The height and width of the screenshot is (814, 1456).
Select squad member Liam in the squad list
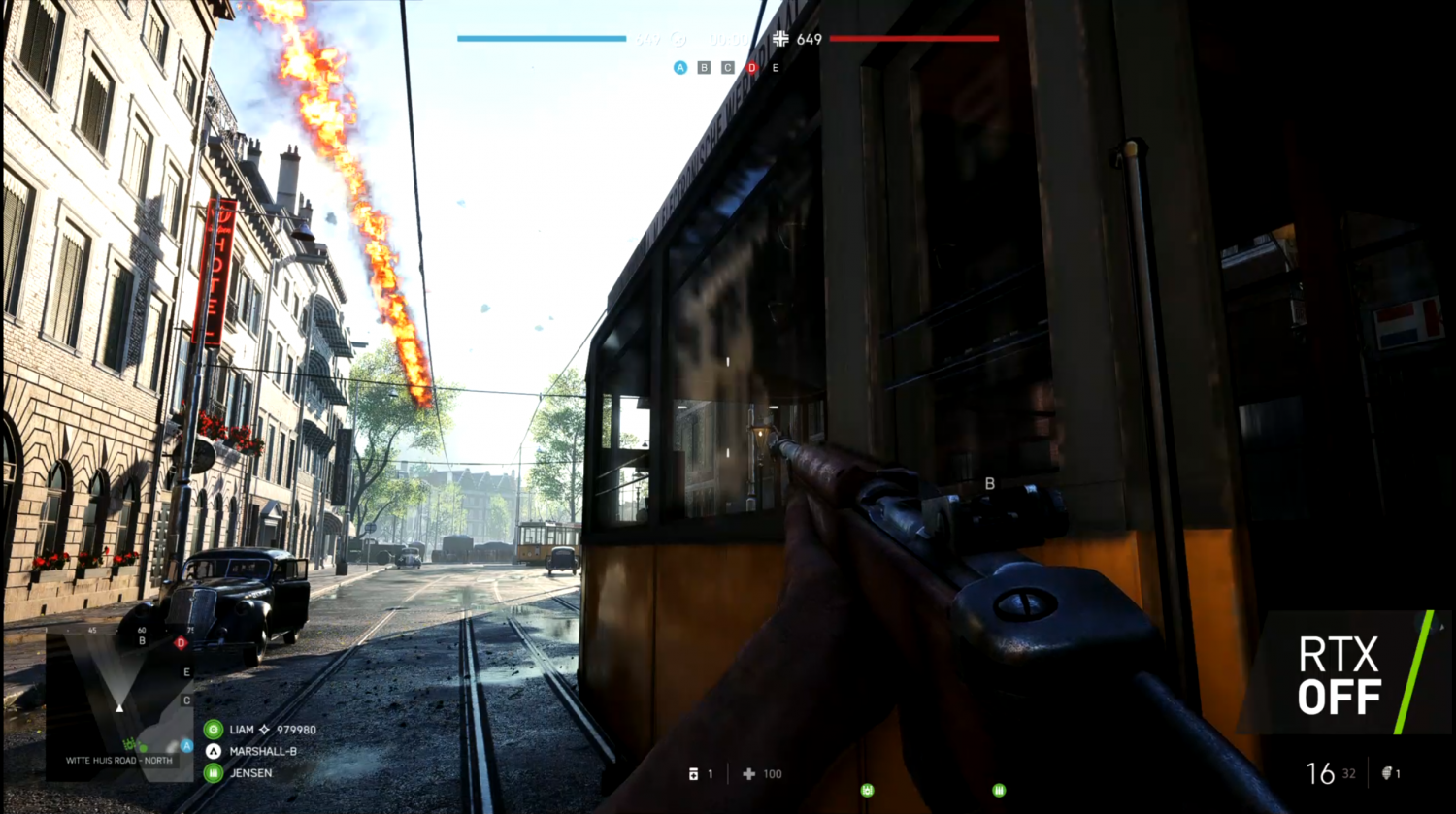click(x=243, y=730)
